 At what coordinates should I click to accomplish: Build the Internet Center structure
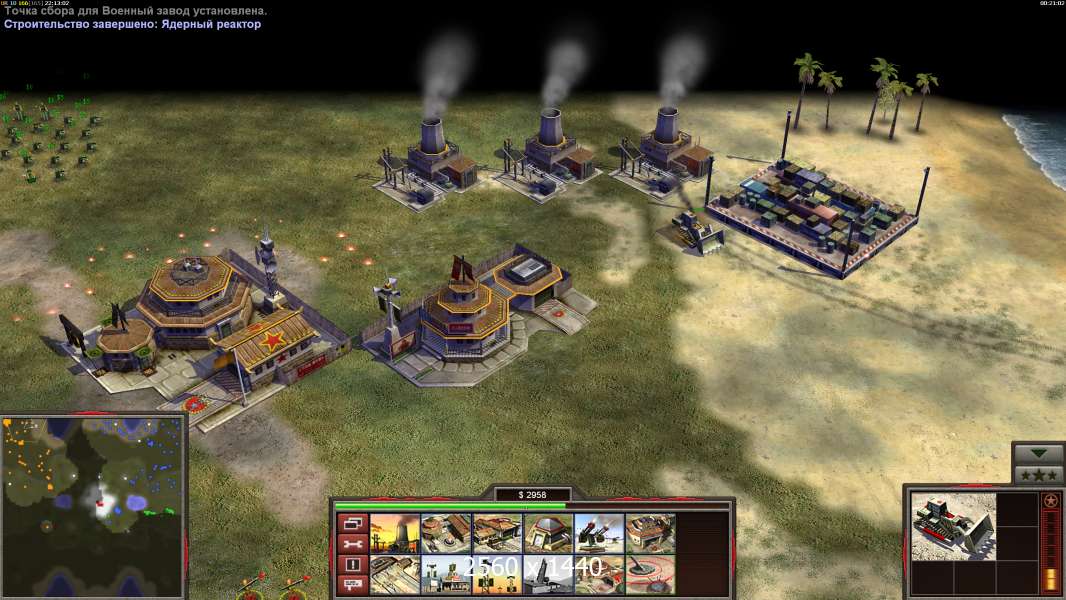[599, 575]
